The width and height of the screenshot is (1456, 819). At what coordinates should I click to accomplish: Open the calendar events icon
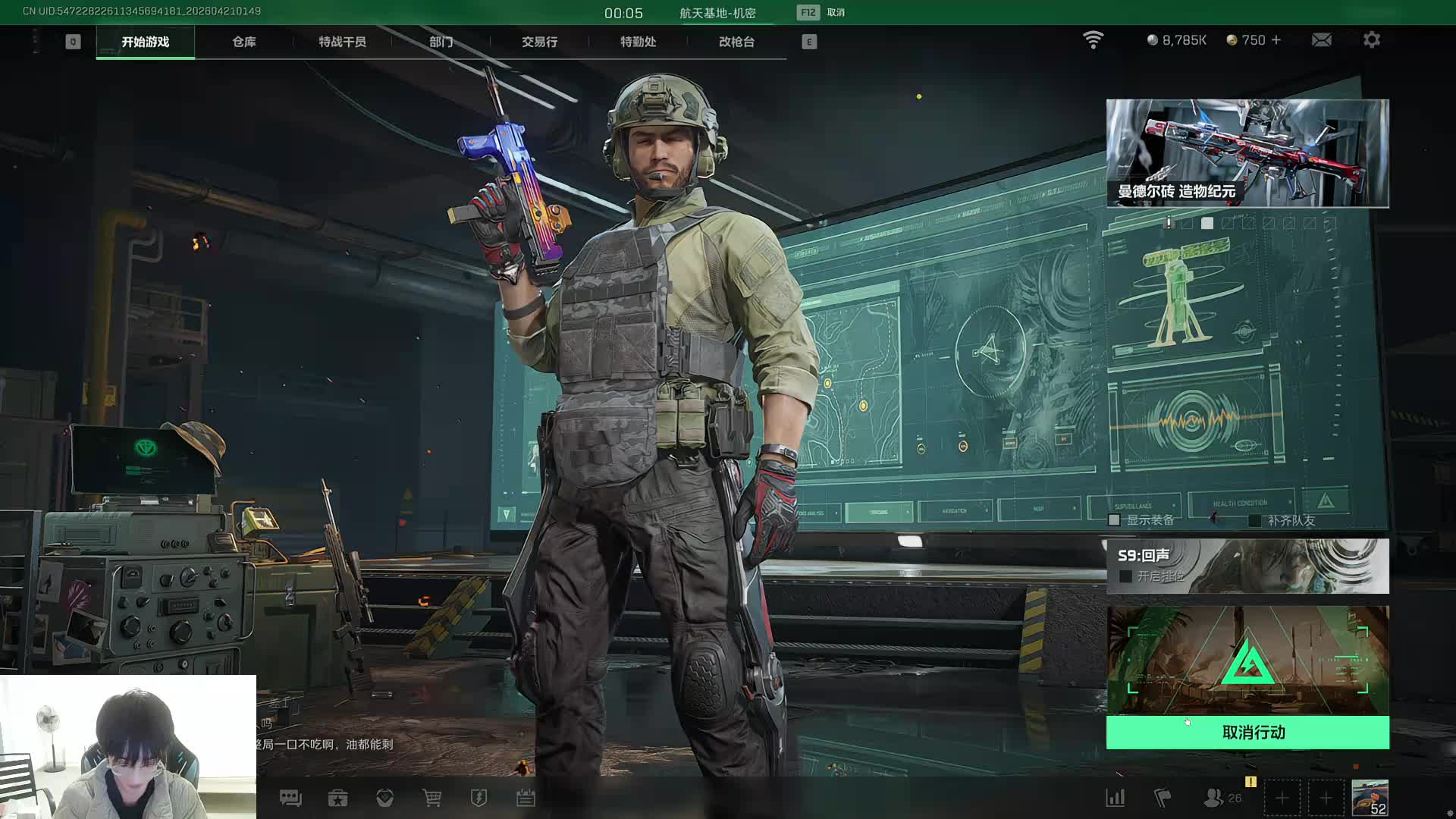526,798
